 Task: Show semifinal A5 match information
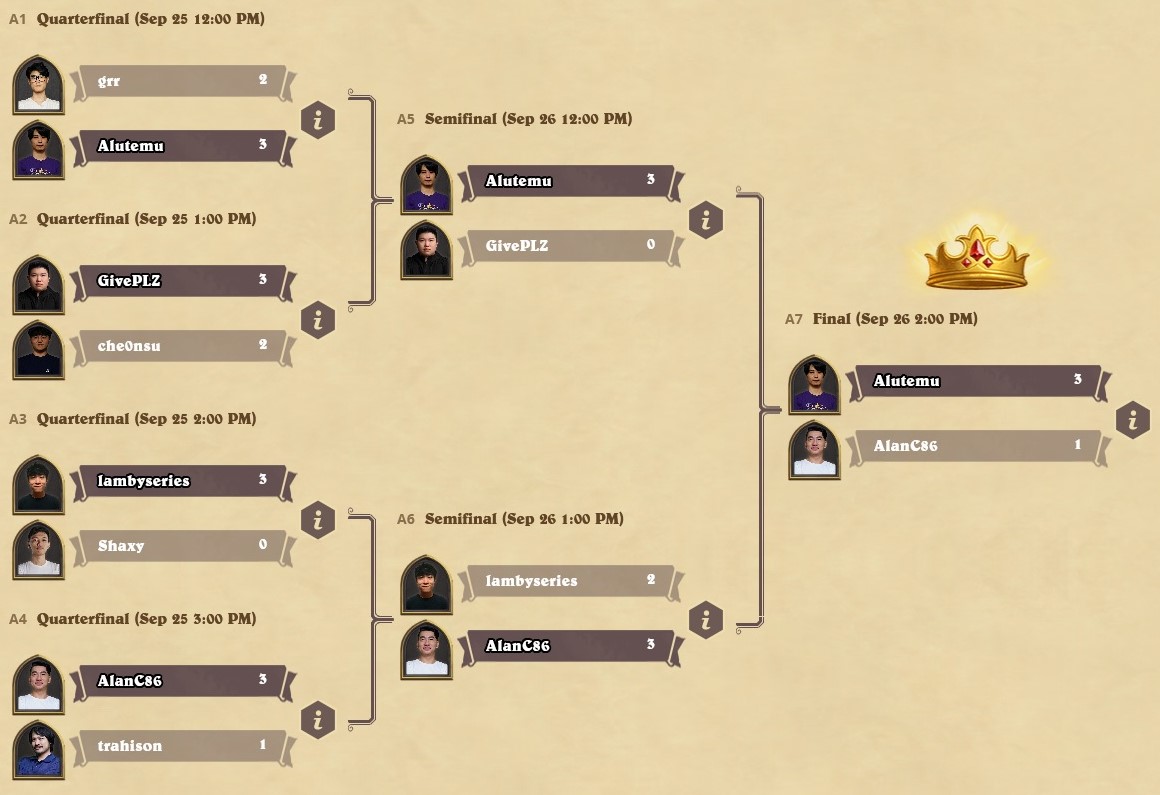(706, 220)
